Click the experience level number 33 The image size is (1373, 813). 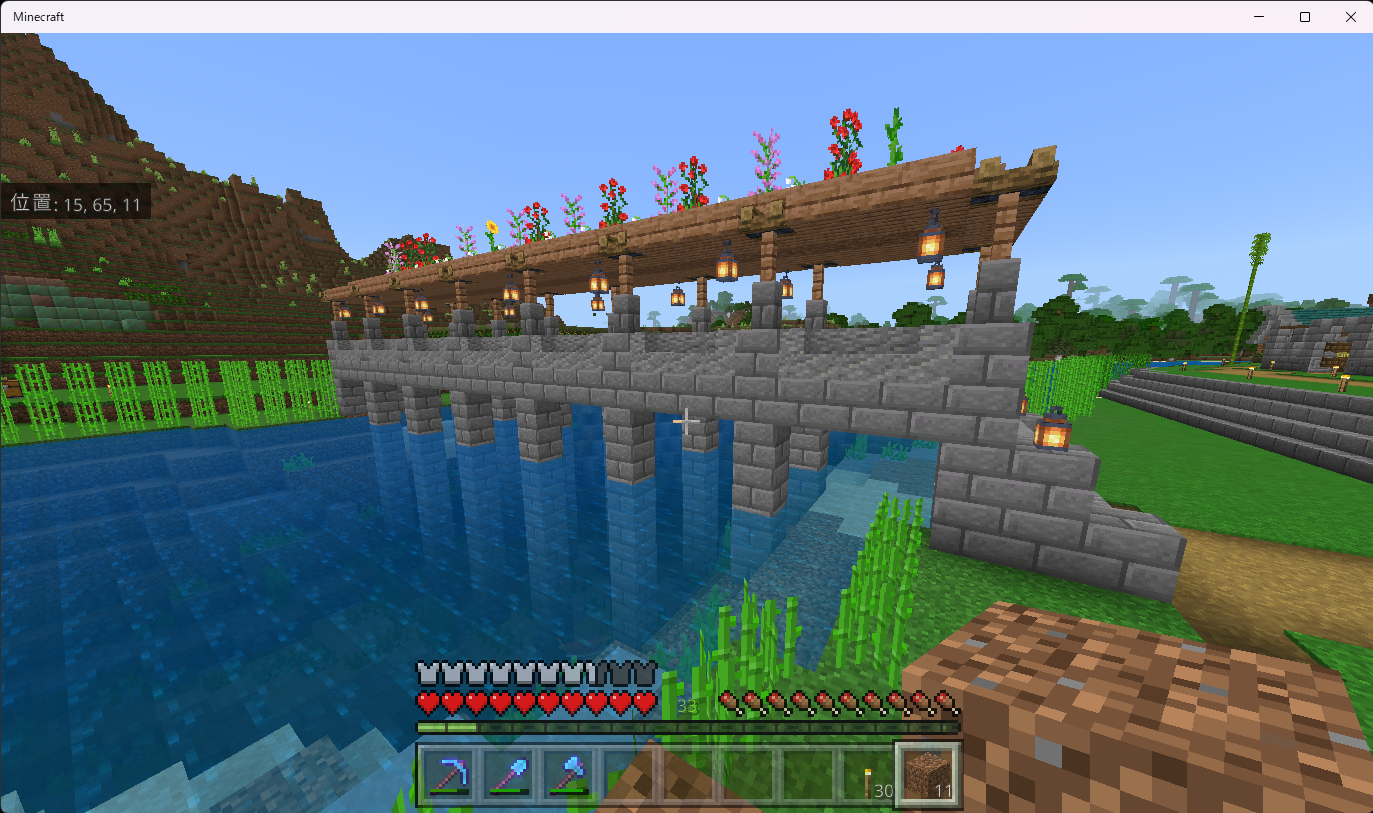click(x=686, y=705)
